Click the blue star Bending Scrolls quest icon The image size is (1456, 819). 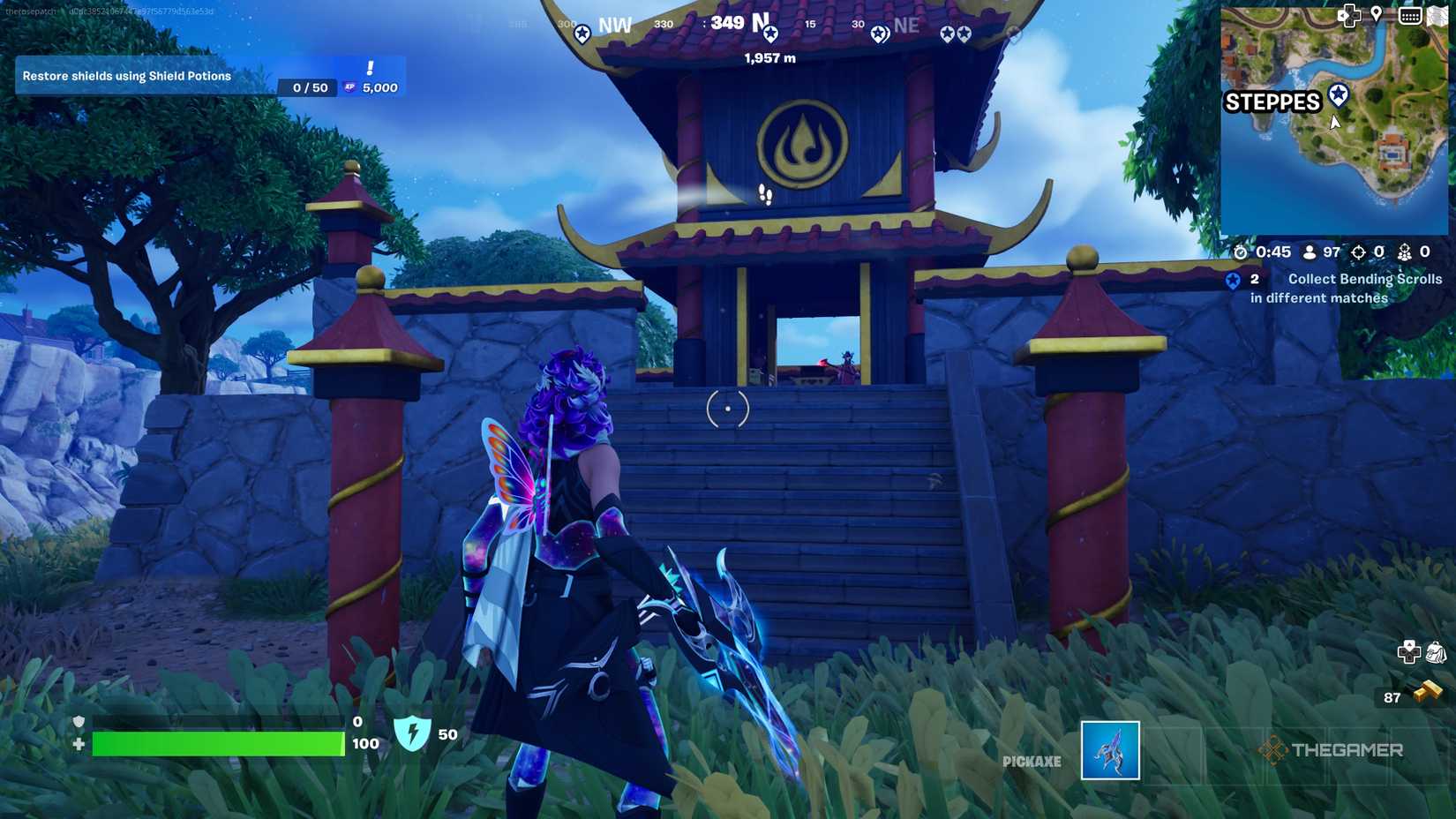pyautogui.click(x=1234, y=280)
